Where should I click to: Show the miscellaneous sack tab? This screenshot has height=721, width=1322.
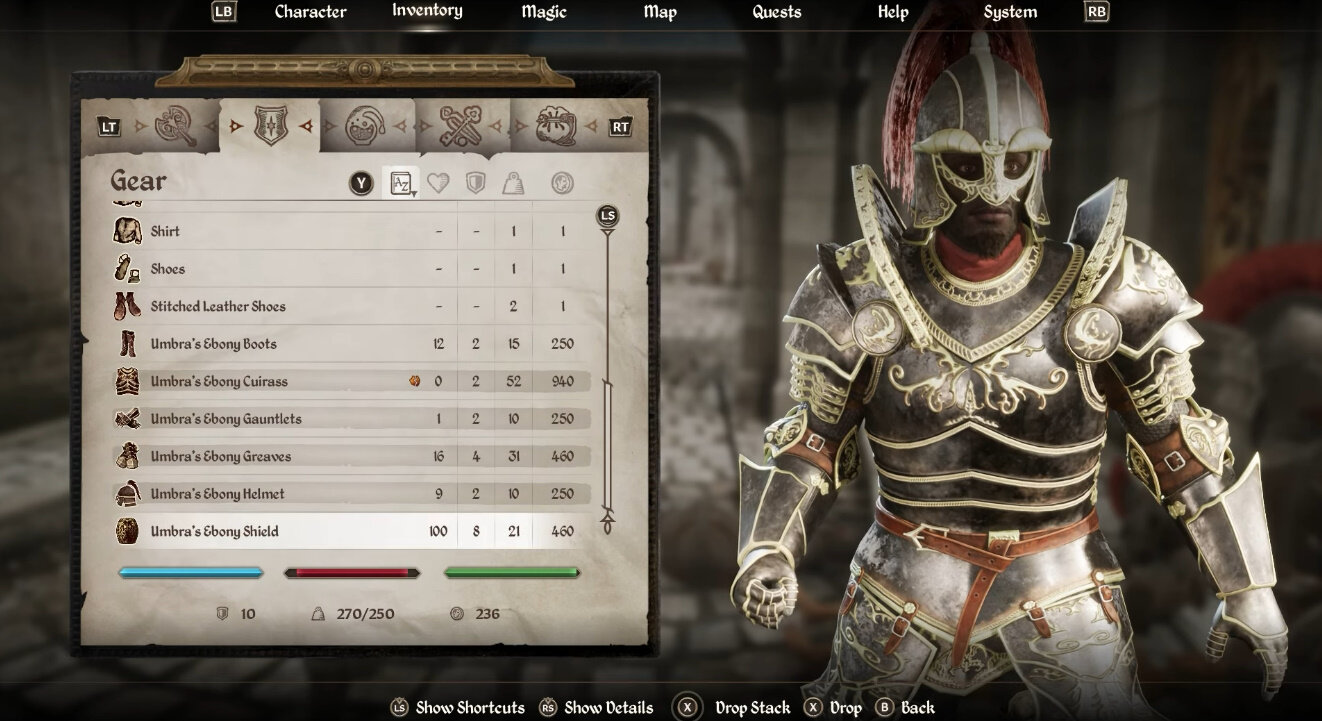point(556,126)
